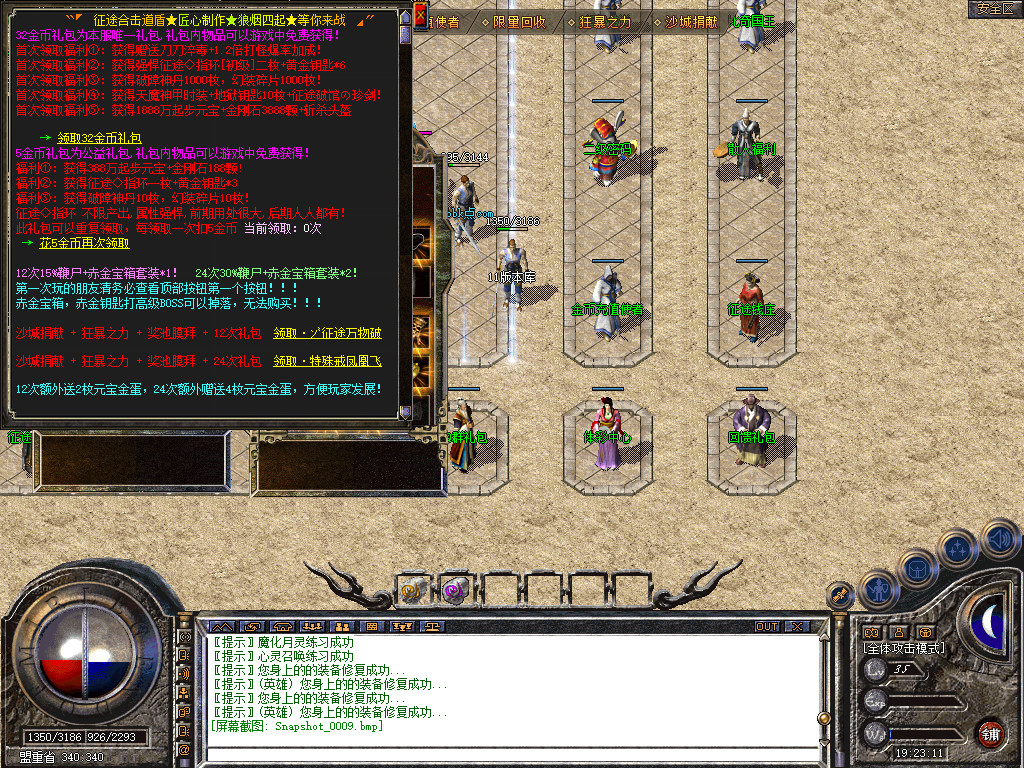1024x768 pixels.
Task: Open the character figure round button
Action: 876,589
